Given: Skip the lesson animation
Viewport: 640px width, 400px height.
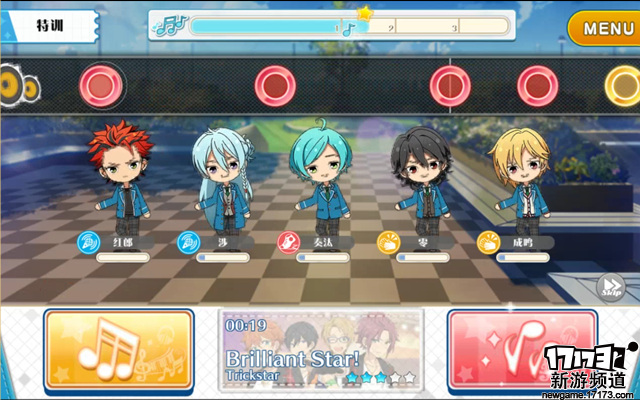Looking at the screenshot, I should [x=610, y=288].
